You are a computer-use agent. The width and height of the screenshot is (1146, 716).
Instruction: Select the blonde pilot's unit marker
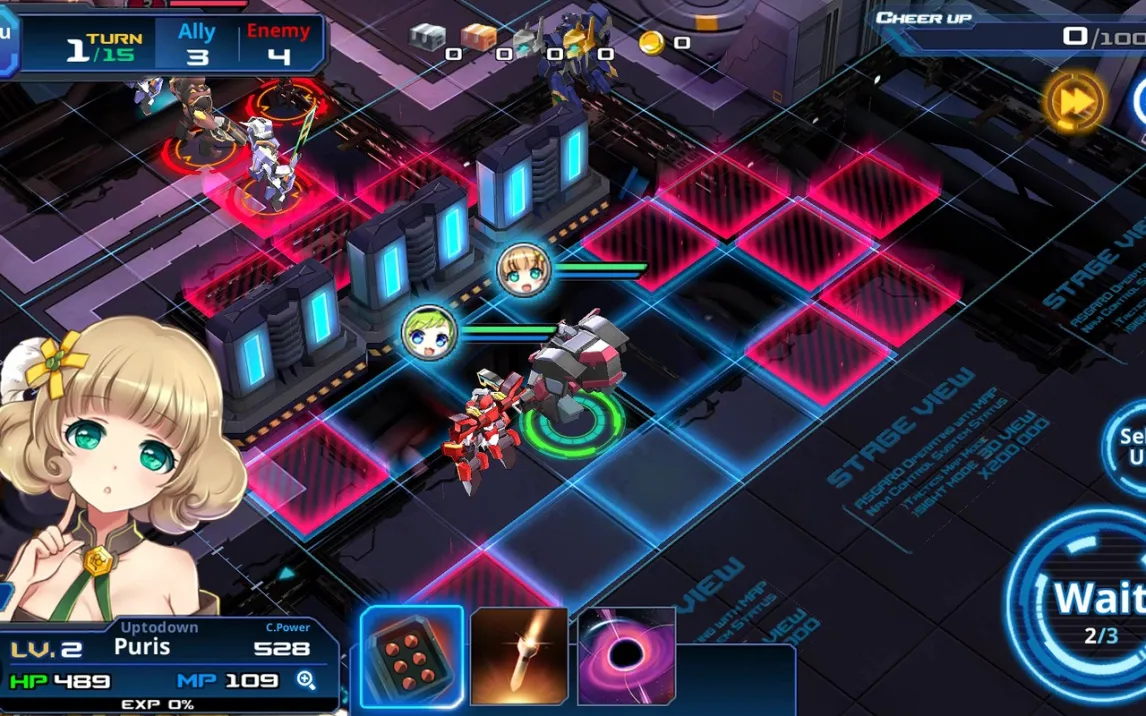coord(524,270)
